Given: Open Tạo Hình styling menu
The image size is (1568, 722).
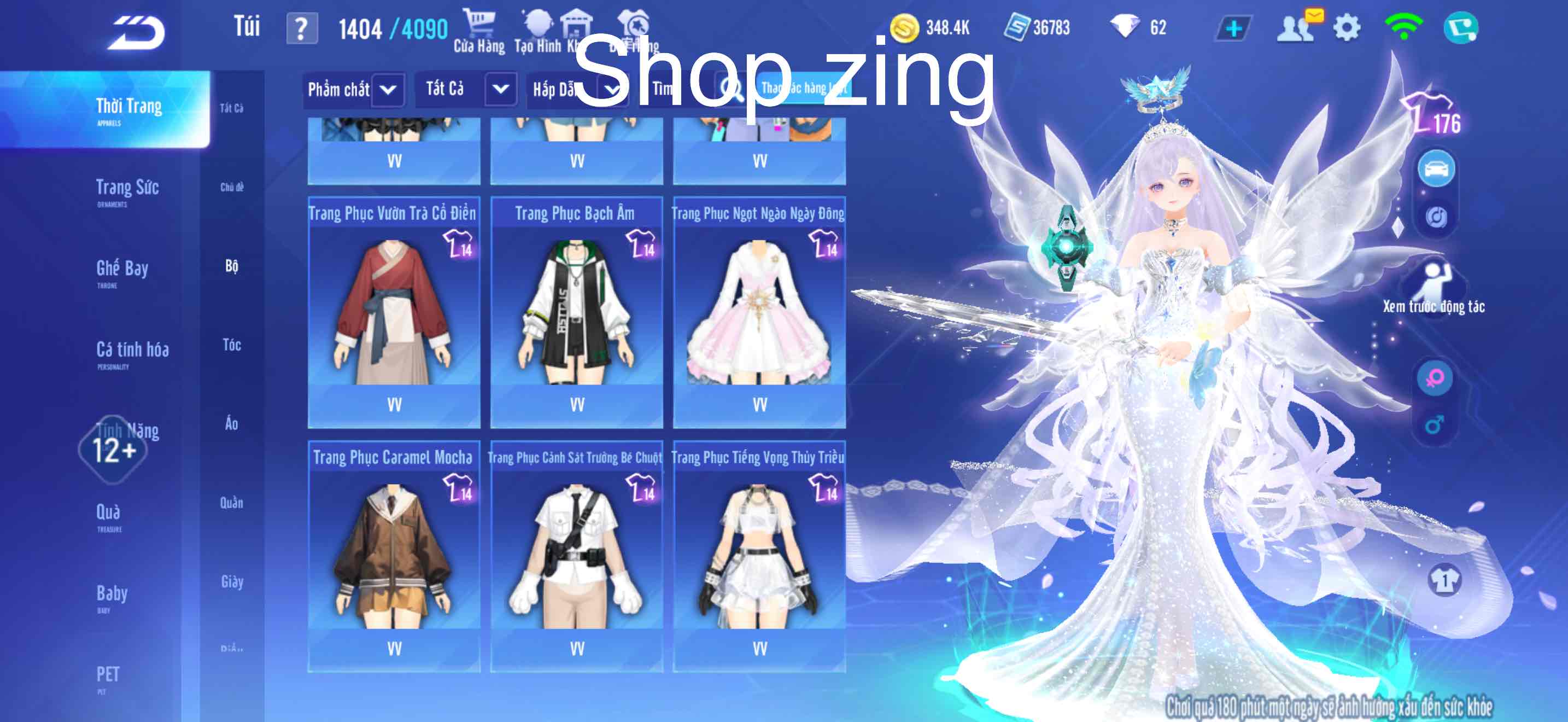Looking at the screenshot, I should coord(537,31).
